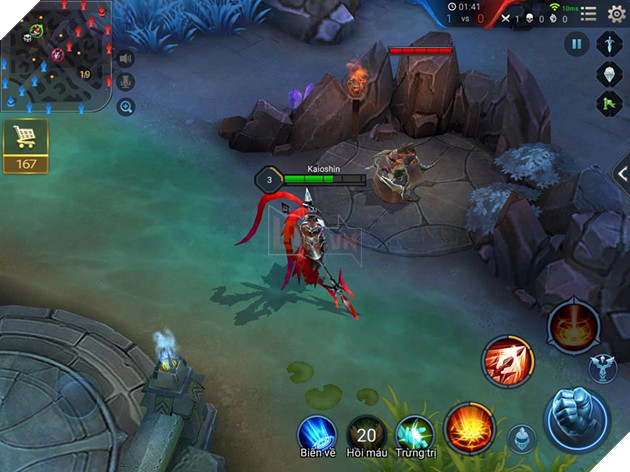The width and height of the screenshot is (630, 472).
Task: Click the minimap magnifier zoom button
Action: coord(126,107)
